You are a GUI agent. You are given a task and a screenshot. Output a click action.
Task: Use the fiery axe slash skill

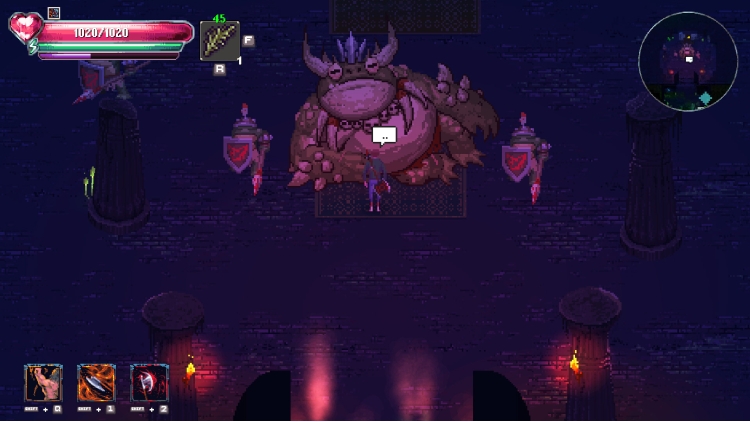[96, 382]
